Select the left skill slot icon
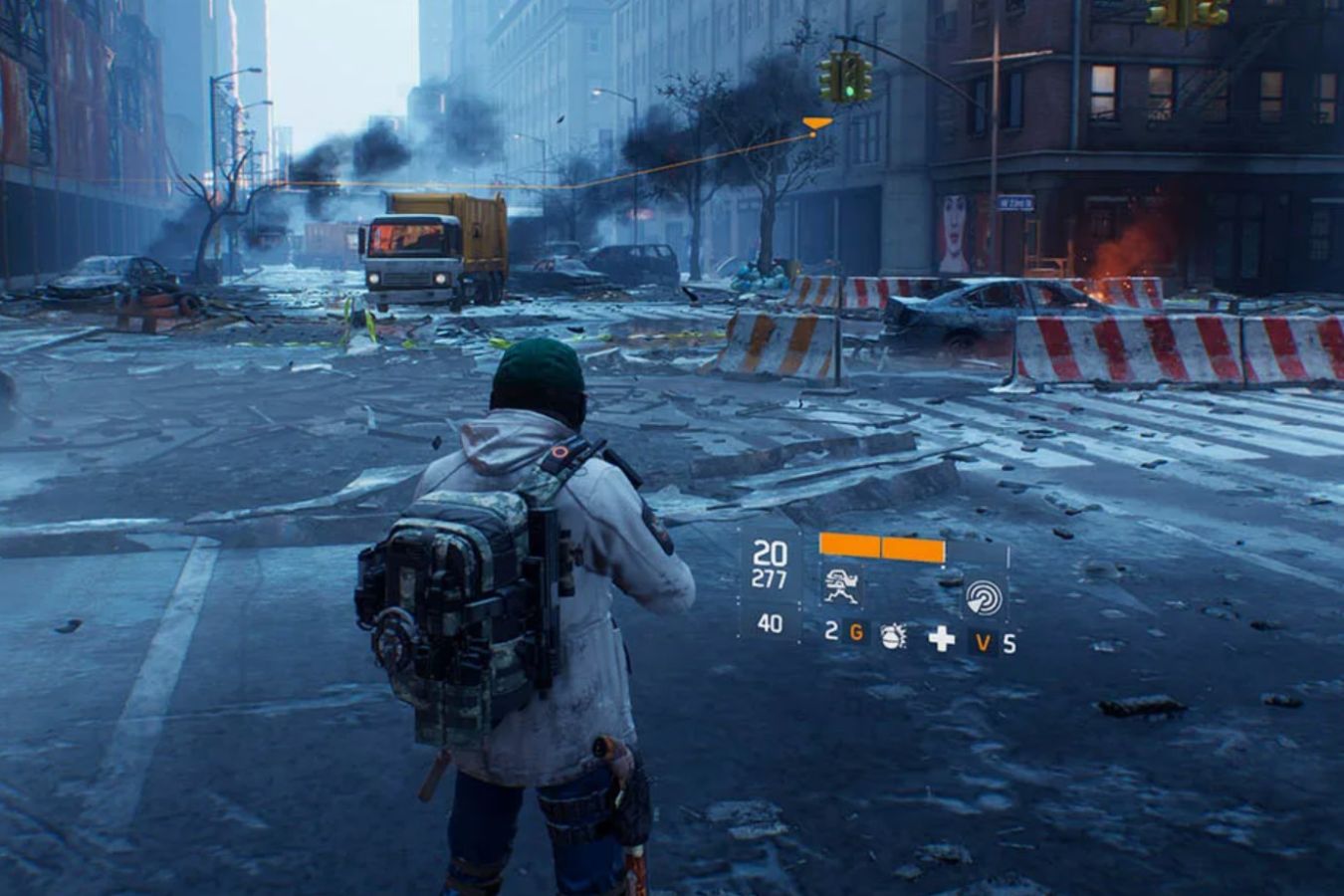The image size is (1344, 896). tap(841, 587)
